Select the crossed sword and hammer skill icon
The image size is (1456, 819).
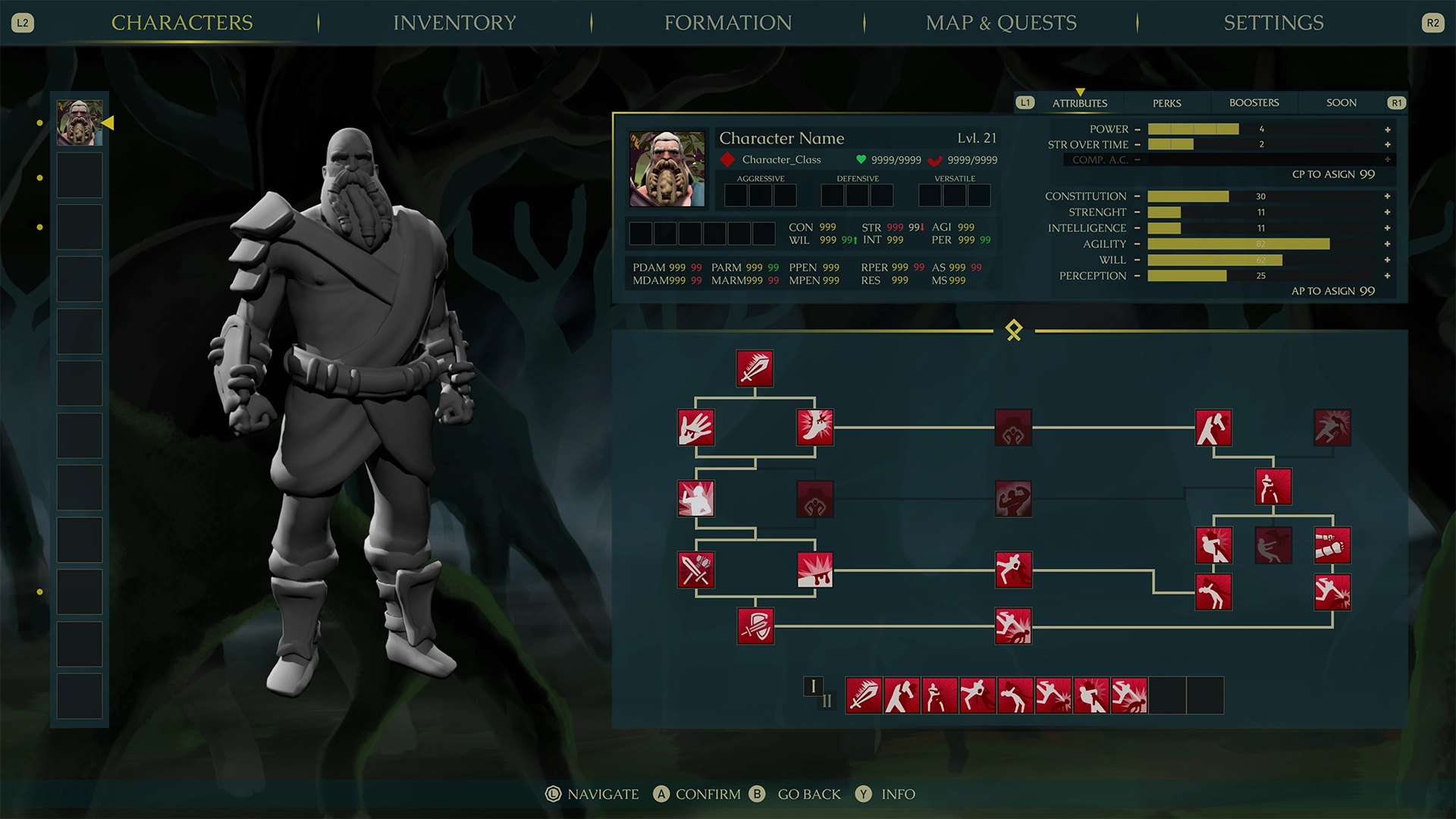click(696, 571)
